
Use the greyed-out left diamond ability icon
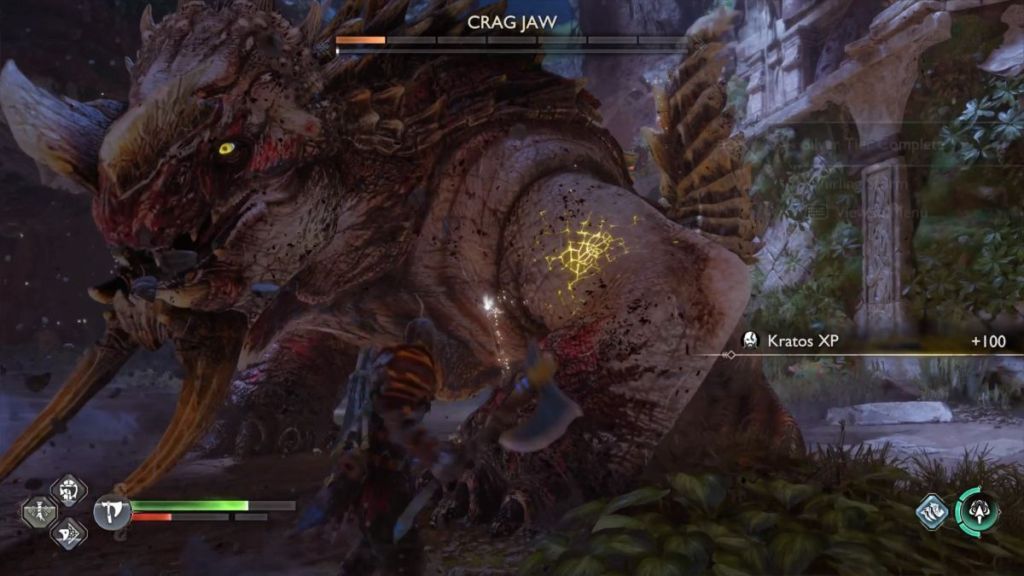pos(40,512)
